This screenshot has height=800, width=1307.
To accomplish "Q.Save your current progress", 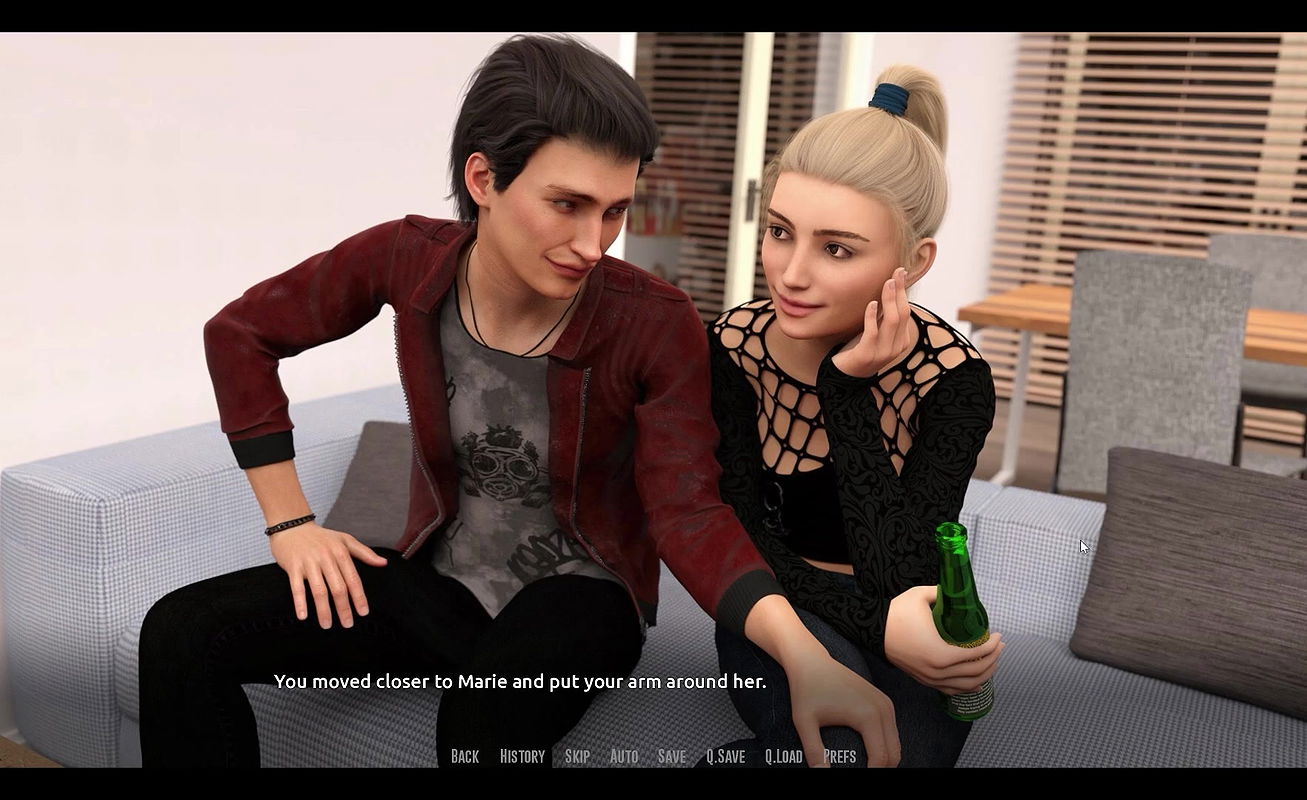I will (724, 756).
